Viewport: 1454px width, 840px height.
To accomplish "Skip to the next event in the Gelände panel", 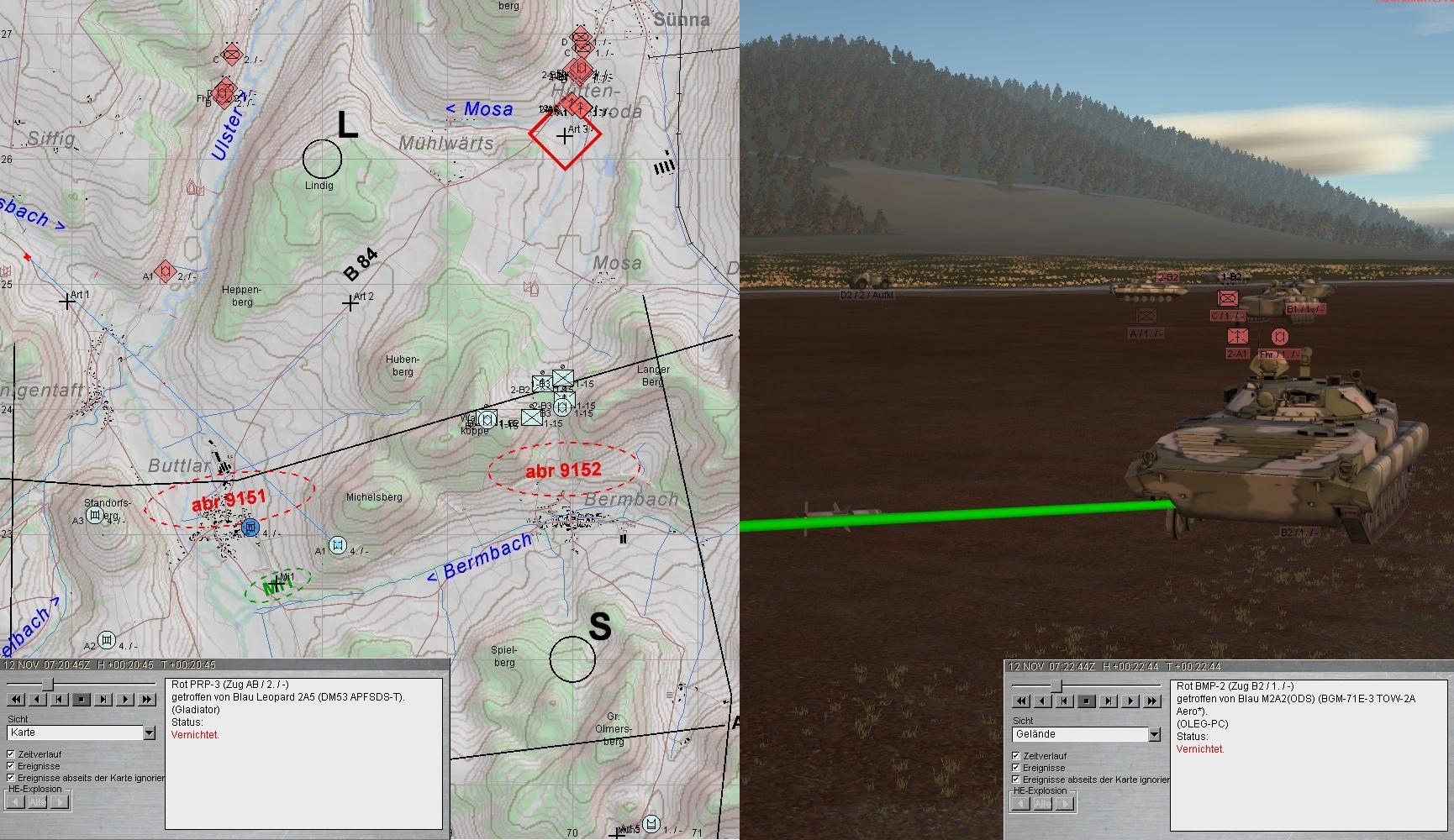I will pyautogui.click(x=1108, y=701).
